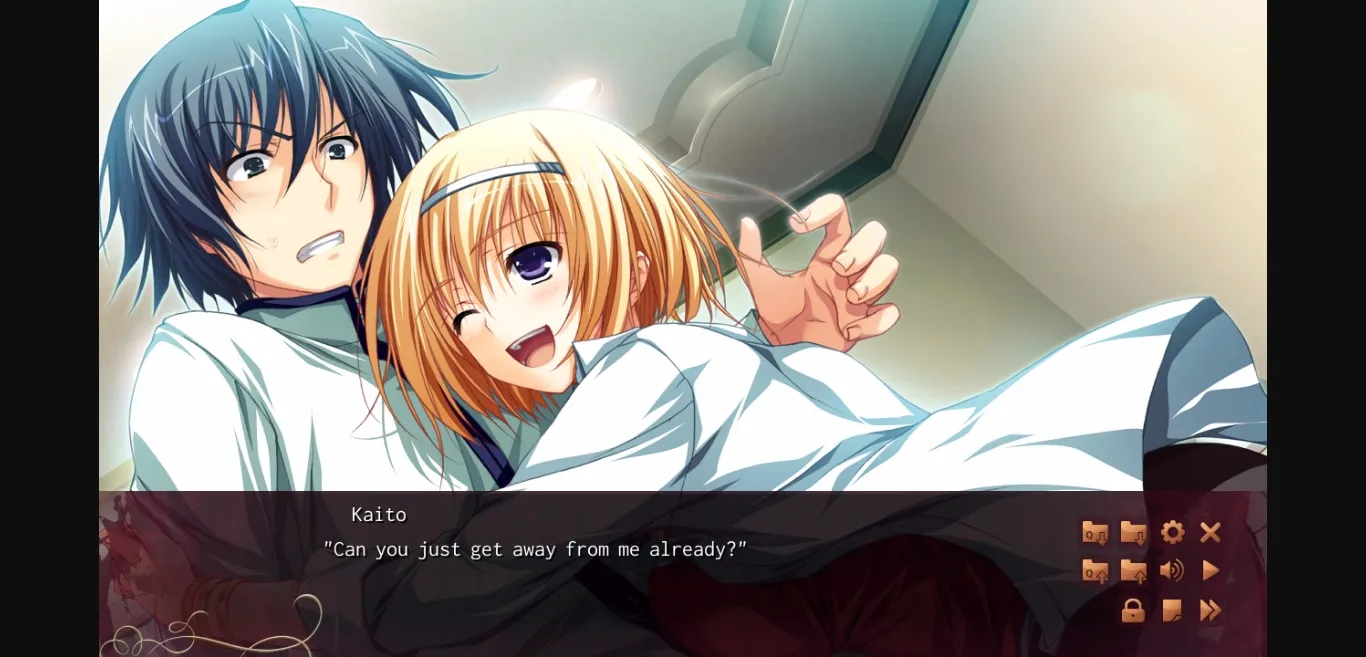Click the quick load folder icon
Image resolution: width=1366 pixels, height=657 pixels.
(1095, 571)
